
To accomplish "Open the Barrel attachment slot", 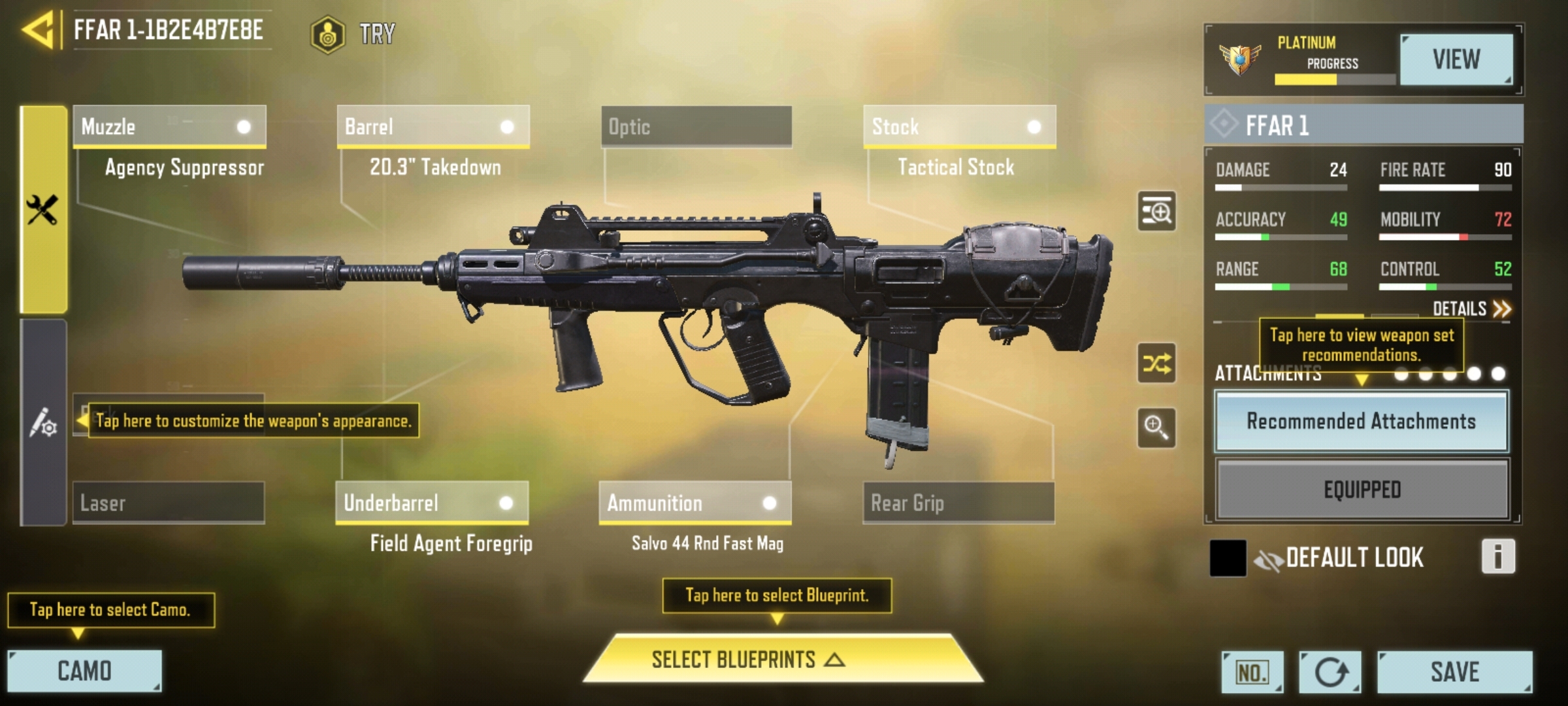I will click(x=433, y=126).
